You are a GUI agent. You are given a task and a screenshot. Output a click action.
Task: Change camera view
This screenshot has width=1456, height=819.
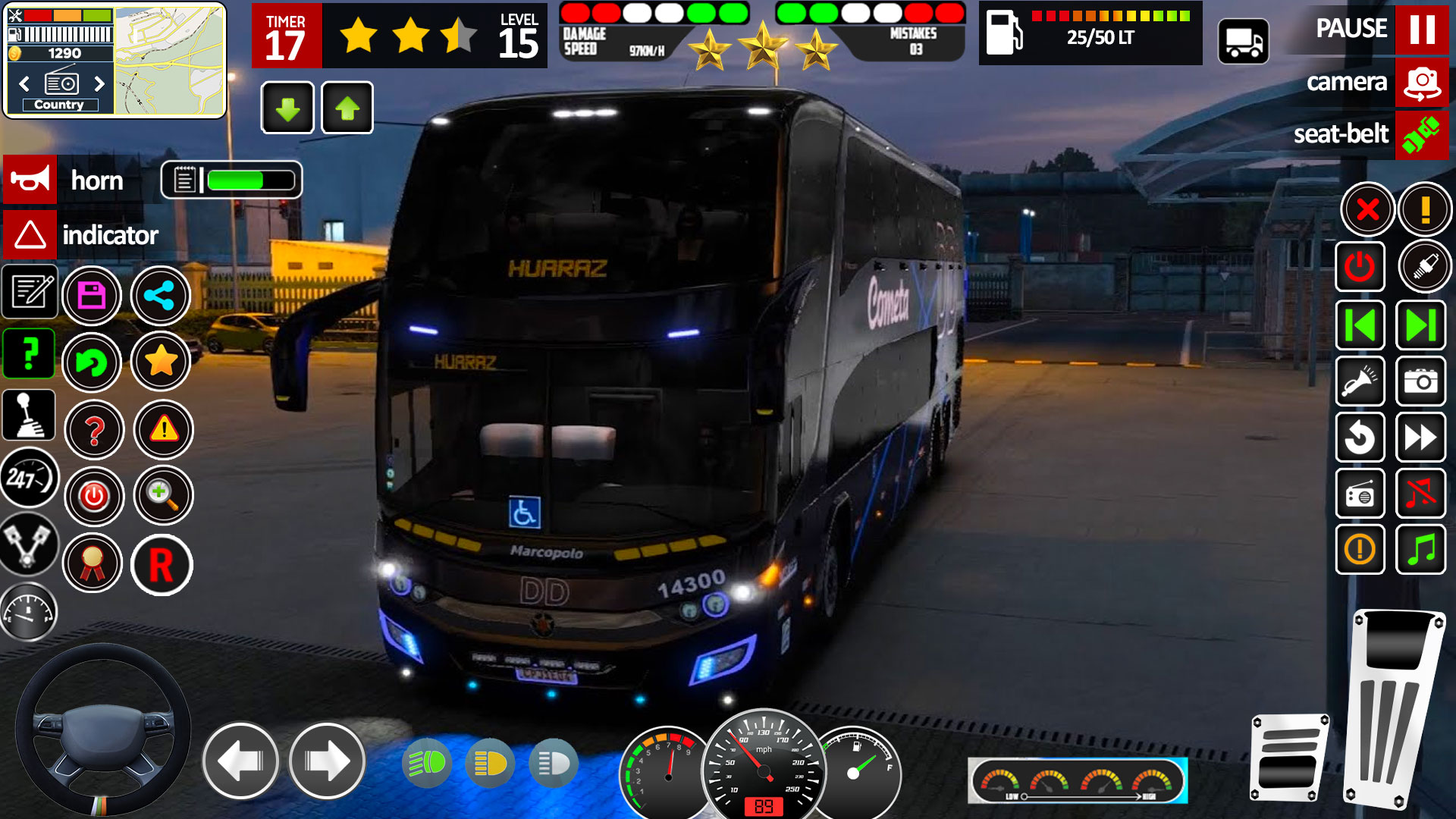pyautogui.click(x=1422, y=83)
